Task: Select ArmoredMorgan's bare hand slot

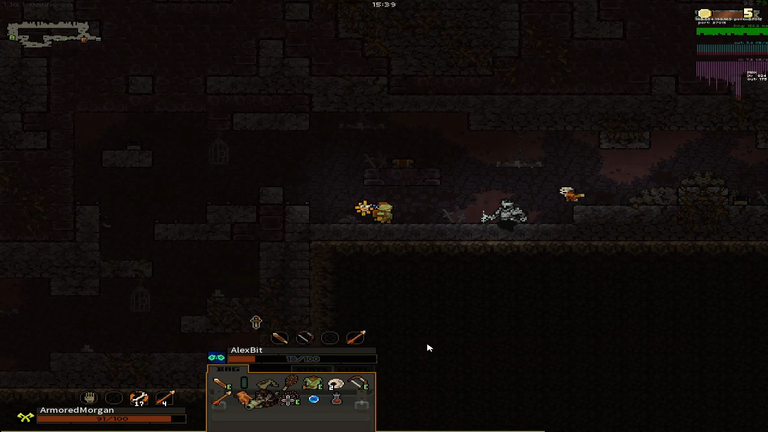Action: [x=88, y=398]
